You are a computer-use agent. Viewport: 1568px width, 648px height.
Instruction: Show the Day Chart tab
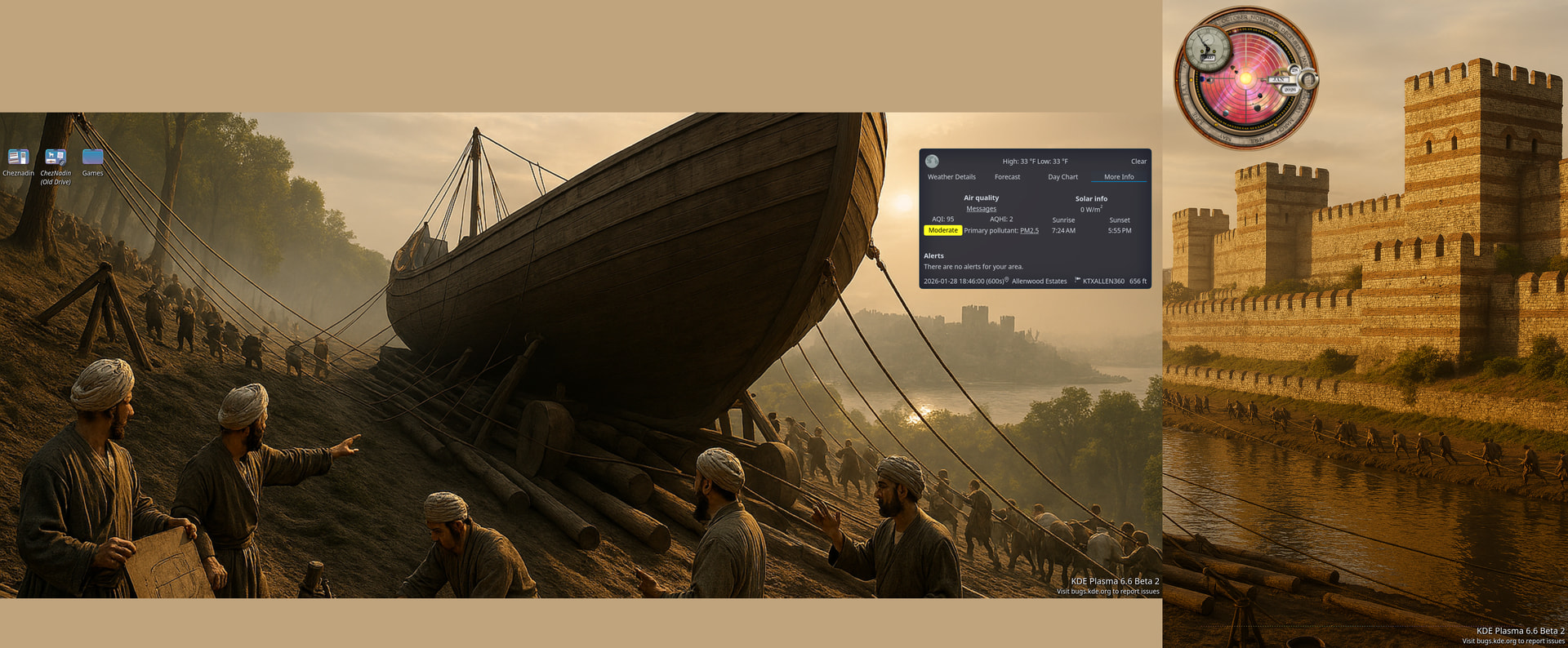pos(1062,177)
